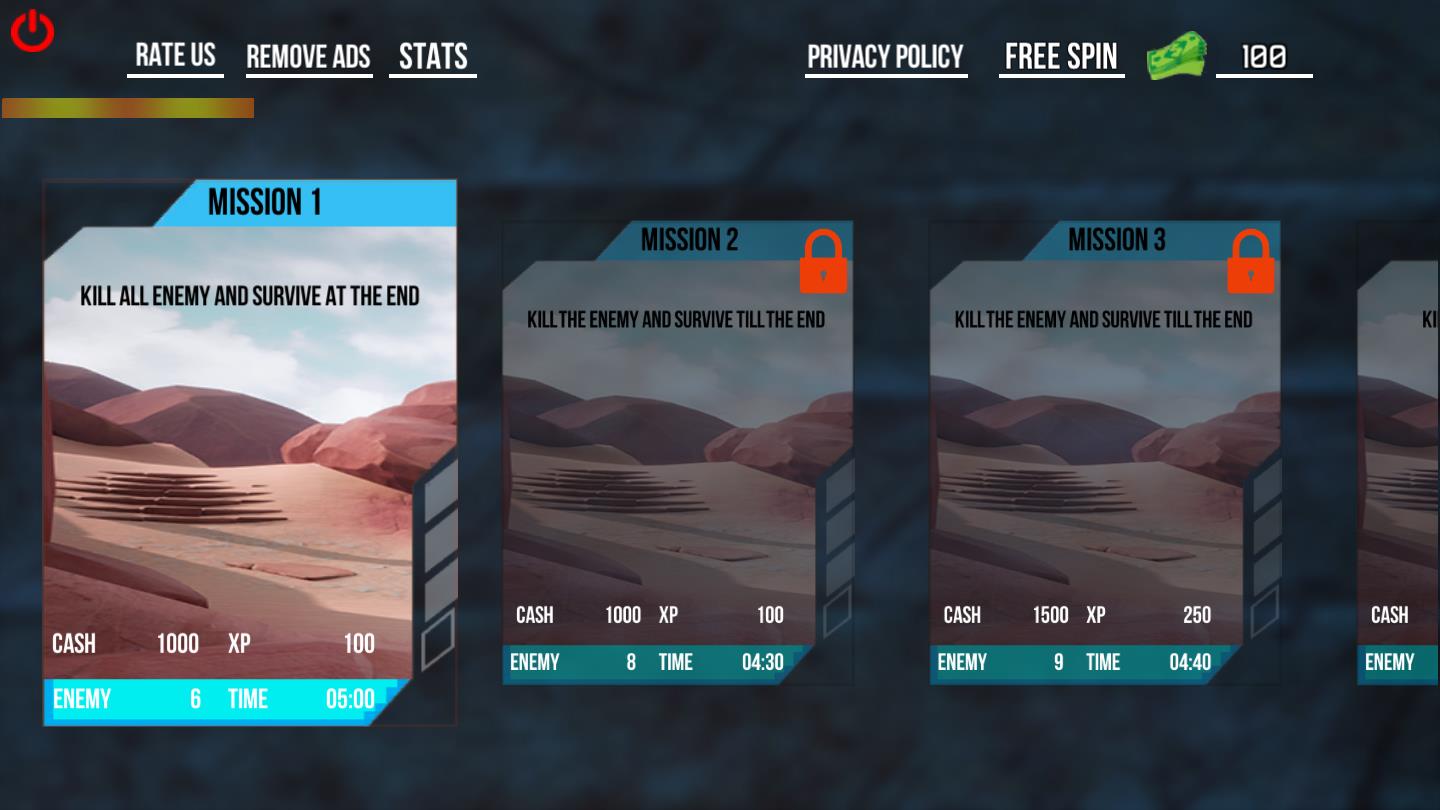
Task: Choose the locked Mission 3 card
Action: tap(1104, 452)
